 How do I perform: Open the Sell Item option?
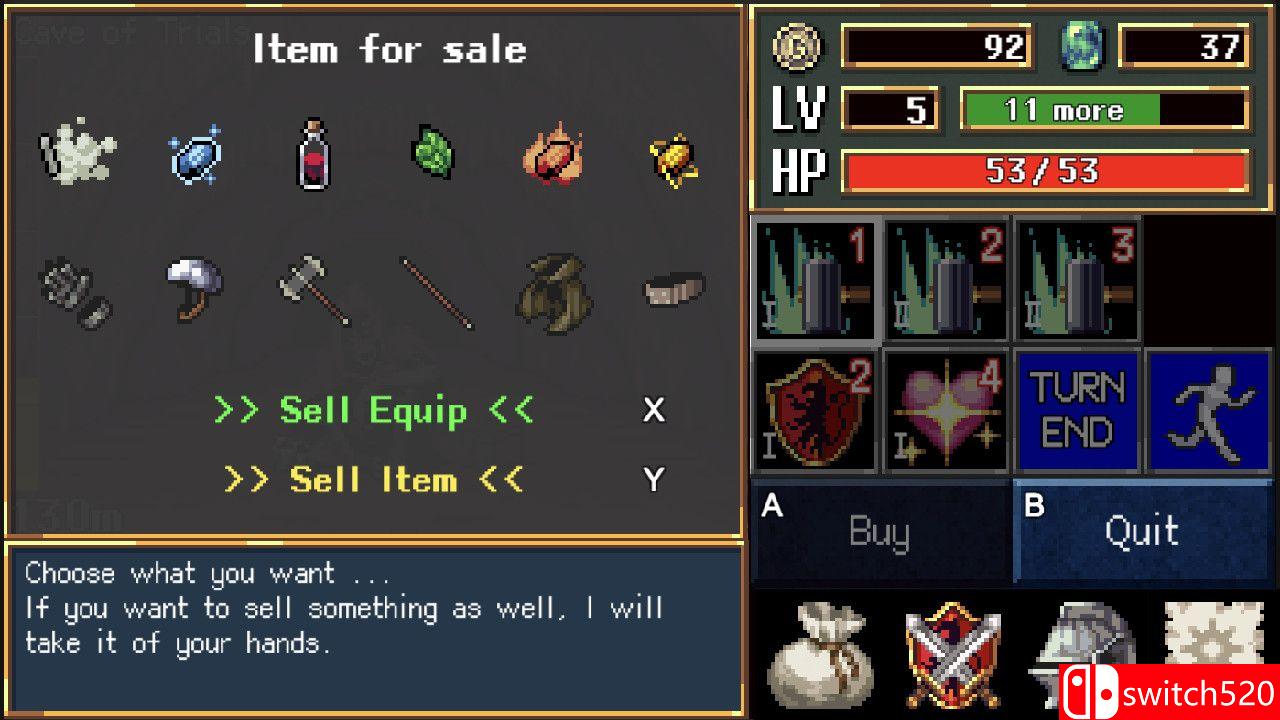[374, 480]
